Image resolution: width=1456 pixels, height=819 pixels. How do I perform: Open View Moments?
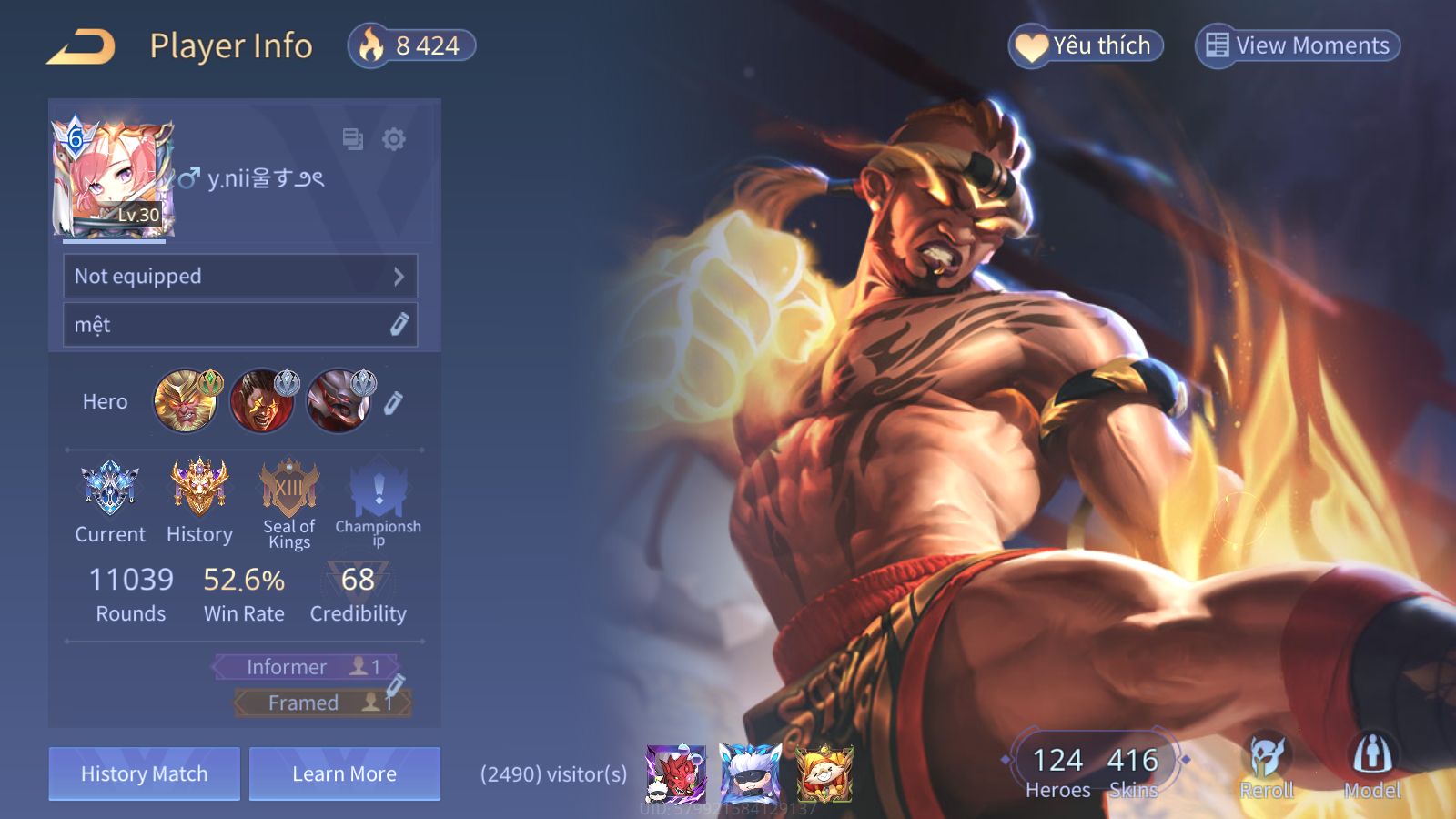coord(1298,45)
